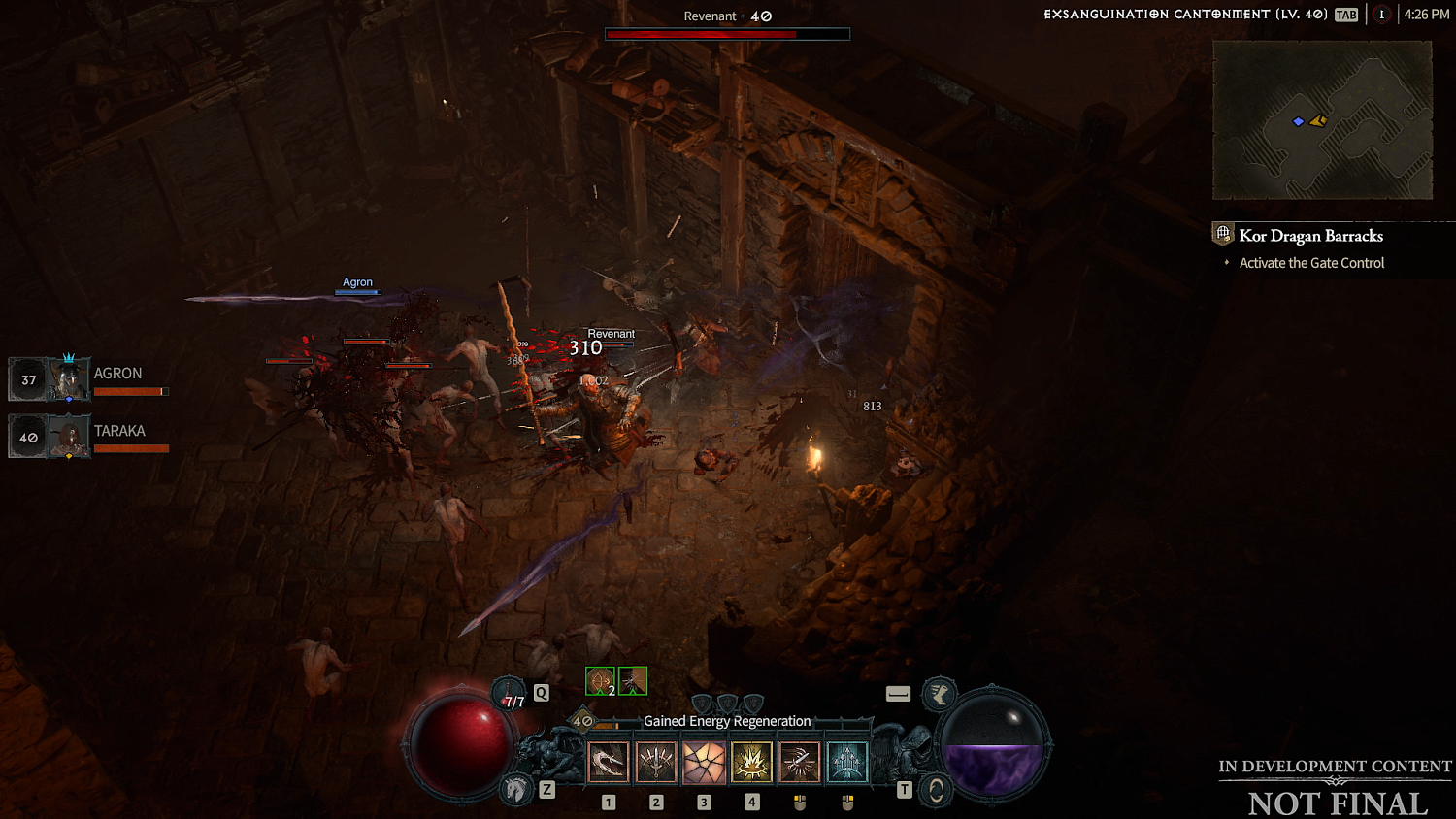Click the rightmost blue arrow skill icon
The height and width of the screenshot is (819, 1456).
846,762
